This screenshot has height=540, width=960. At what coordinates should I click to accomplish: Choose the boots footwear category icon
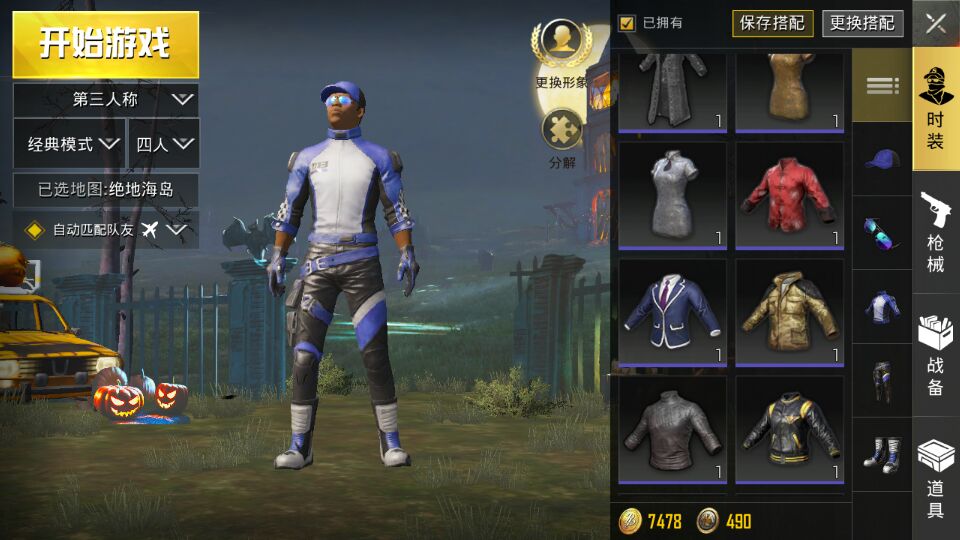point(882,455)
